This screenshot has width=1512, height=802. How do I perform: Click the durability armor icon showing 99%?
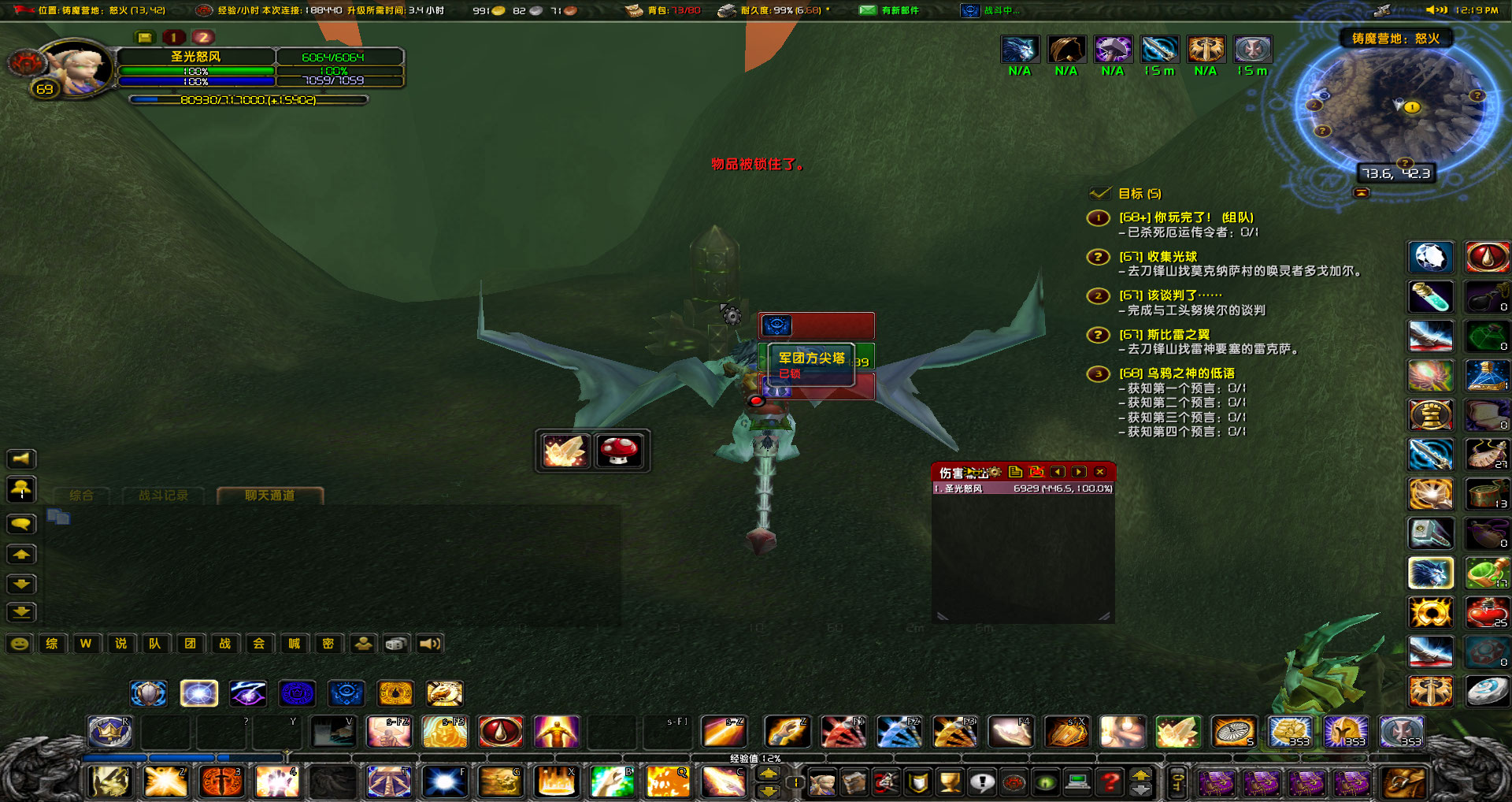[x=726, y=11]
